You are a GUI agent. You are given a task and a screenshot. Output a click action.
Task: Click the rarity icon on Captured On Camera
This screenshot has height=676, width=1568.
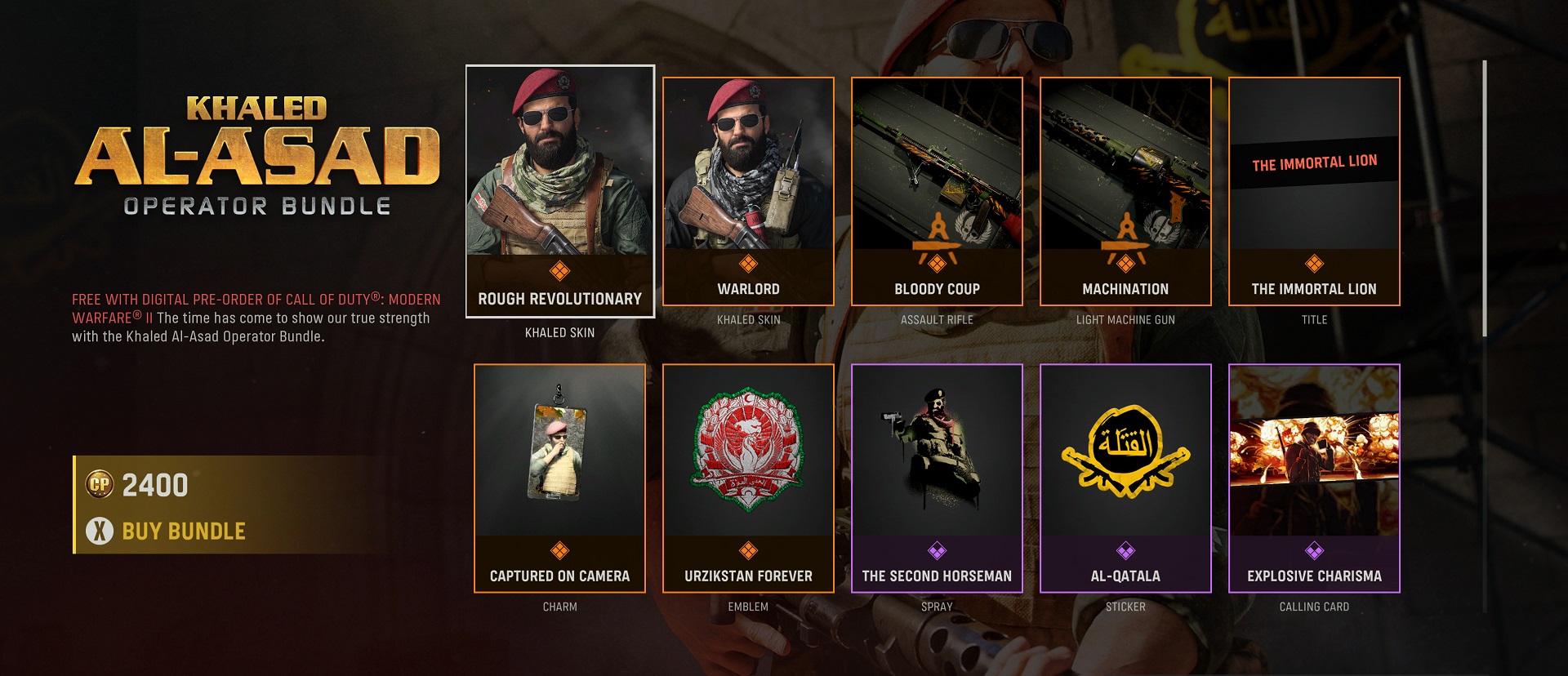(x=559, y=553)
